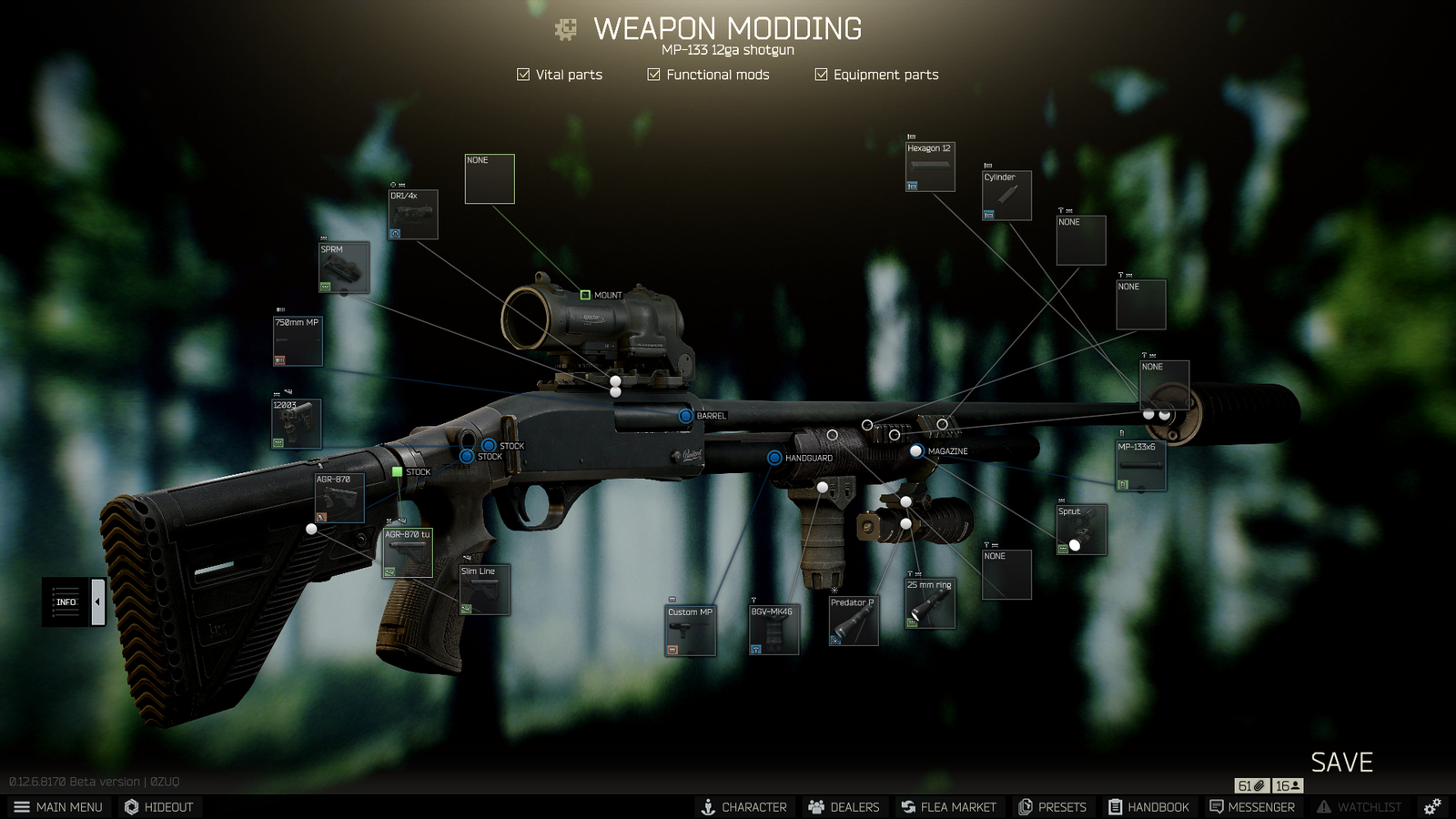This screenshot has width=1456, height=819.
Task: Select the 750mm MP barrel slot
Action: (296, 339)
